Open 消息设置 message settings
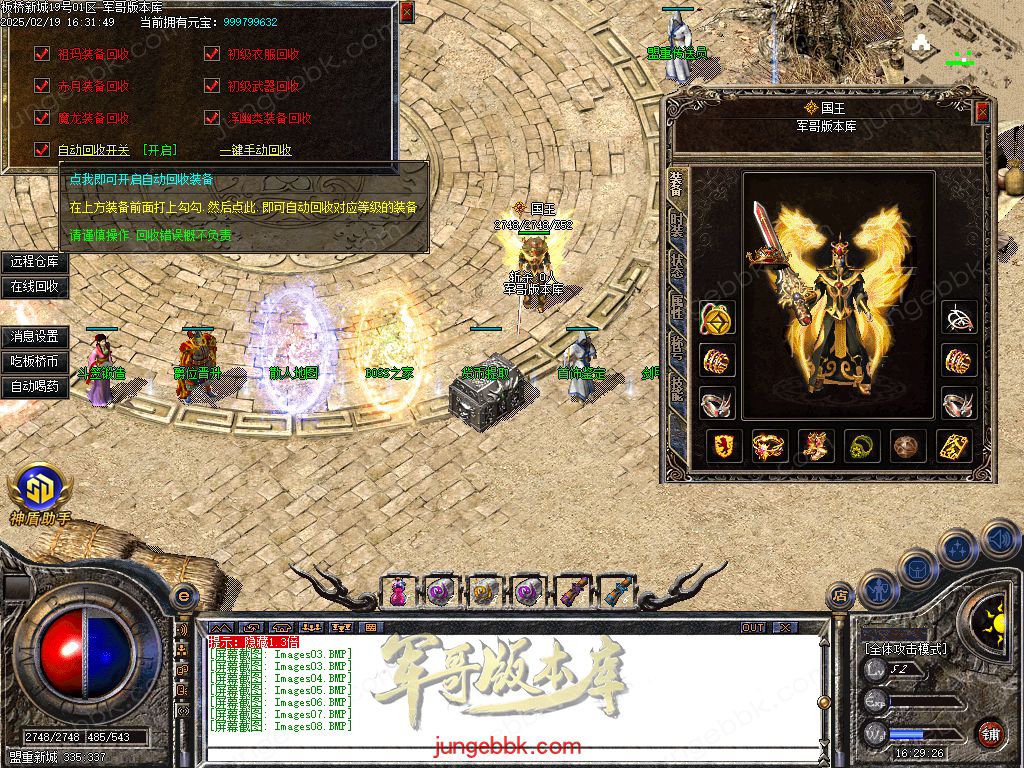1024x768 pixels. click(x=35, y=337)
